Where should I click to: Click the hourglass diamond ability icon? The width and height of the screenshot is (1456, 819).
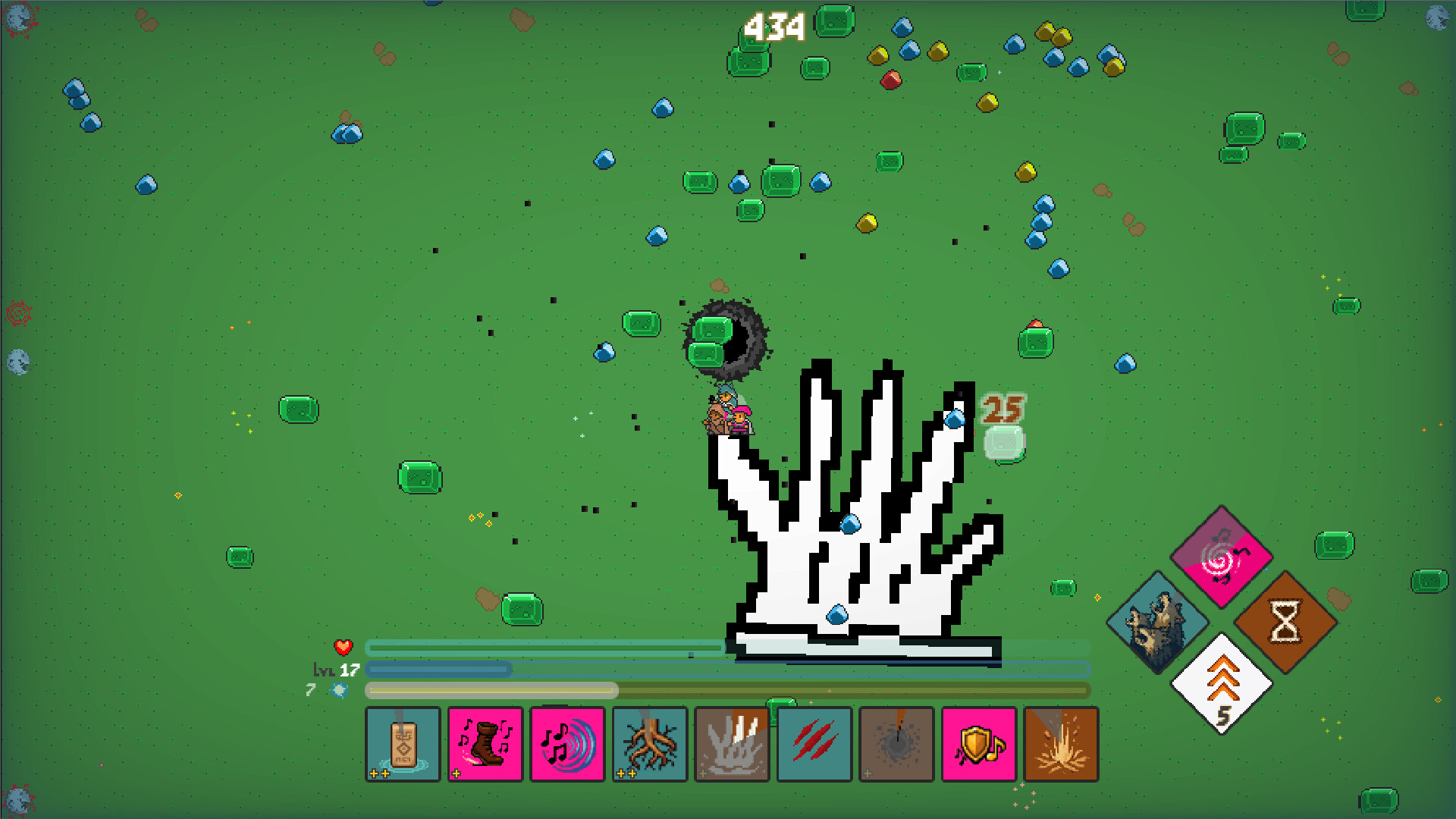pyautogui.click(x=1285, y=620)
